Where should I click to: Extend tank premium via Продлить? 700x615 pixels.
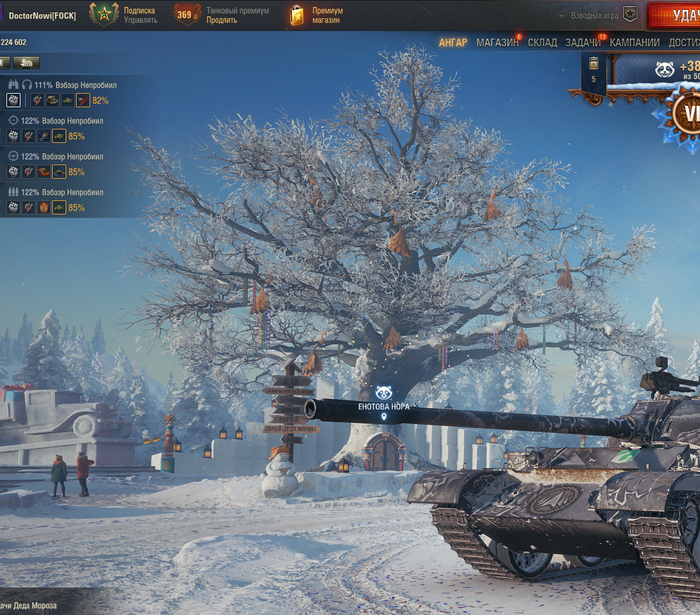tap(222, 20)
